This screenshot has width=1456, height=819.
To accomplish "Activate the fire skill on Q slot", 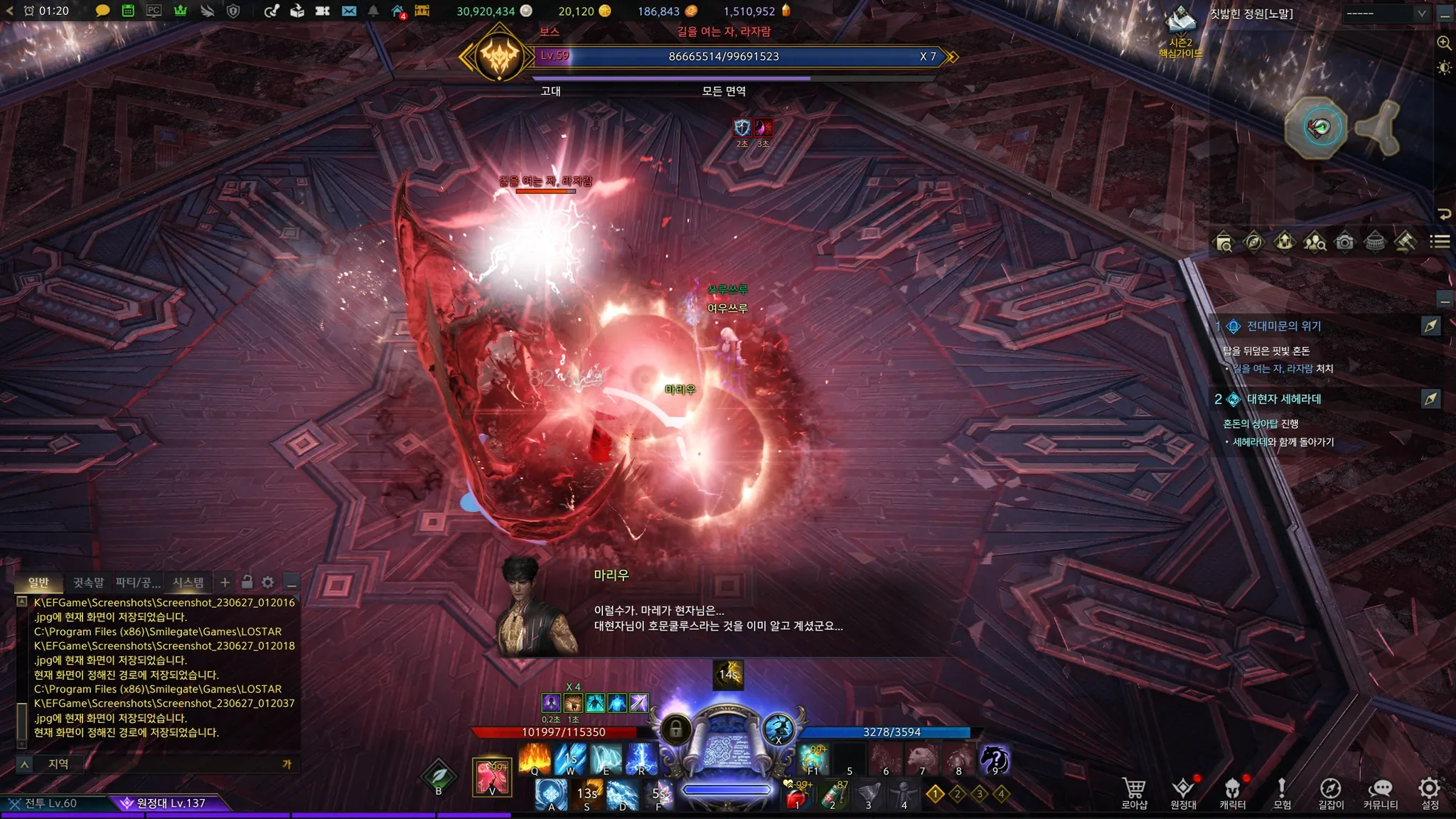I will (535, 759).
